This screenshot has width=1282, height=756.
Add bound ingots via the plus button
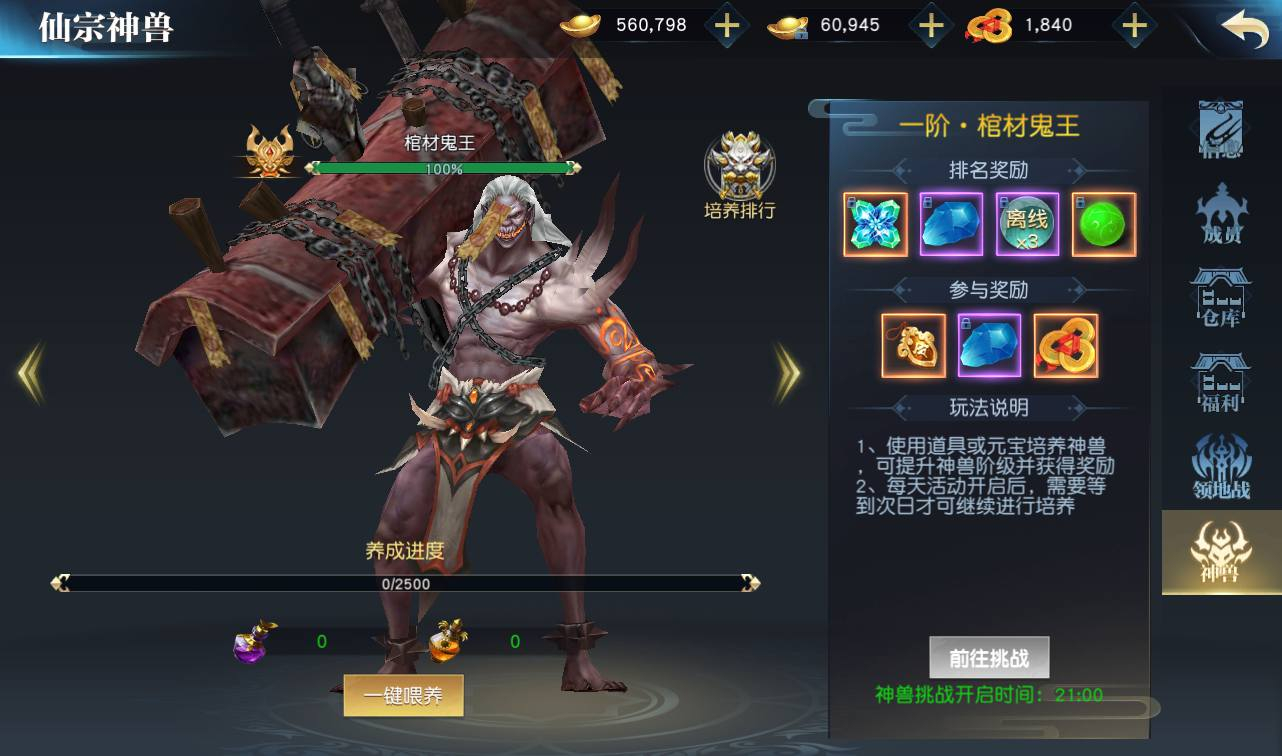click(931, 26)
